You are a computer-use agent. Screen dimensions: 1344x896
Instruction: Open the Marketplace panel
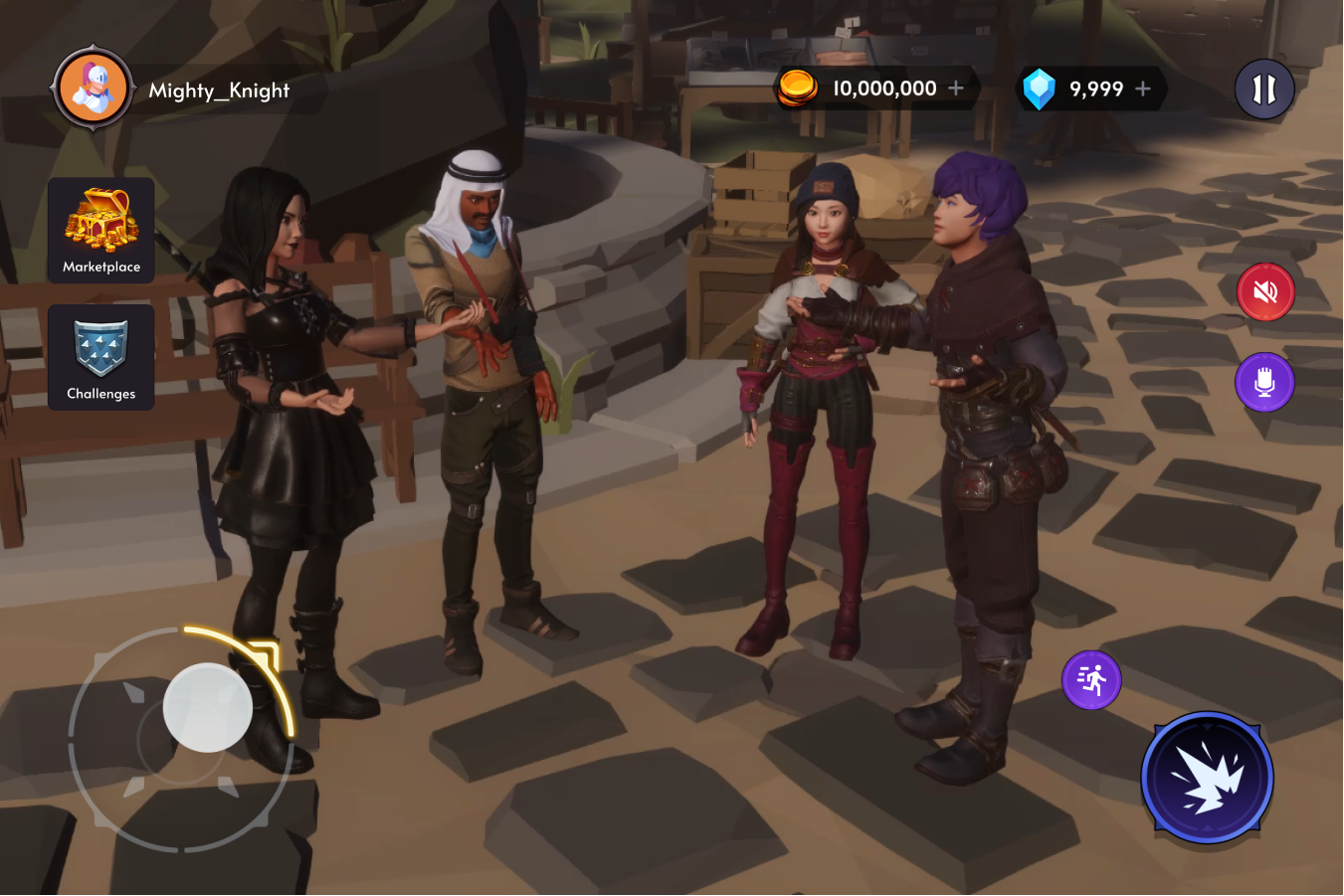pyautogui.click(x=100, y=230)
